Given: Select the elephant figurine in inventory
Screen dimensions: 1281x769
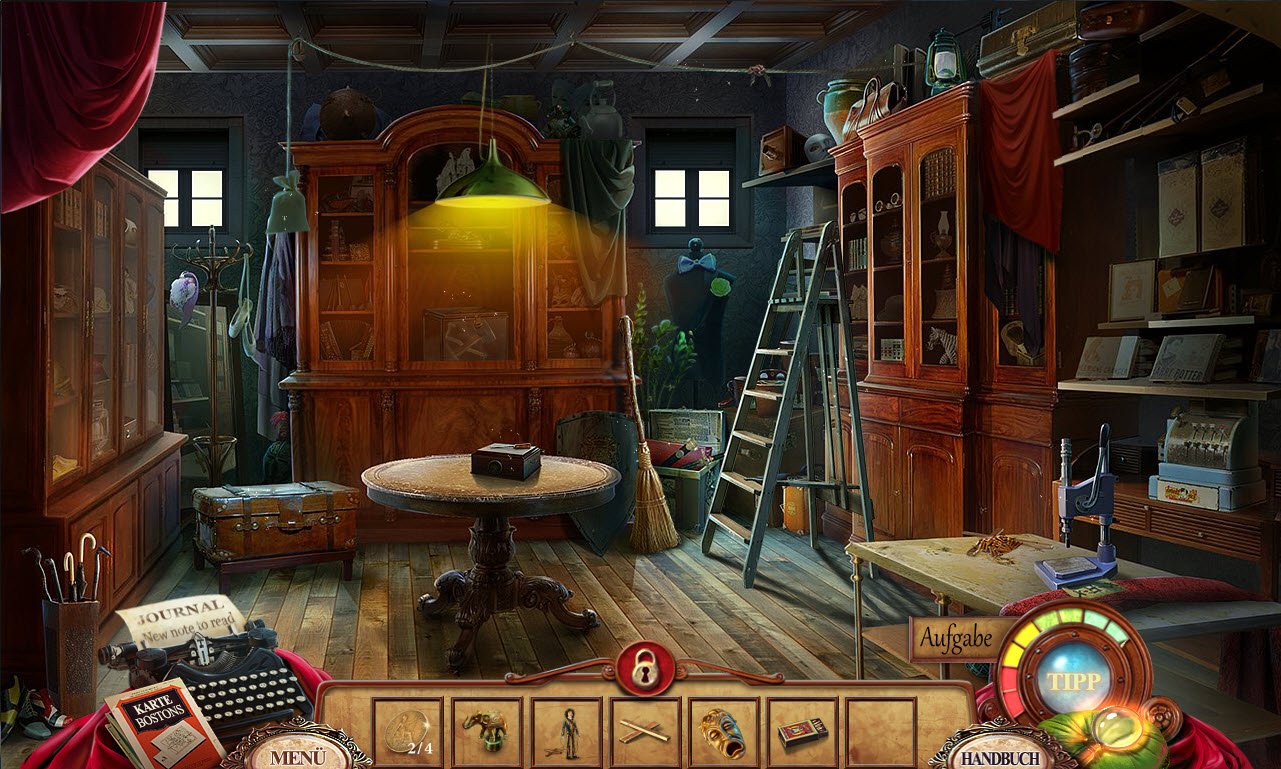Looking at the screenshot, I should point(487,732).
